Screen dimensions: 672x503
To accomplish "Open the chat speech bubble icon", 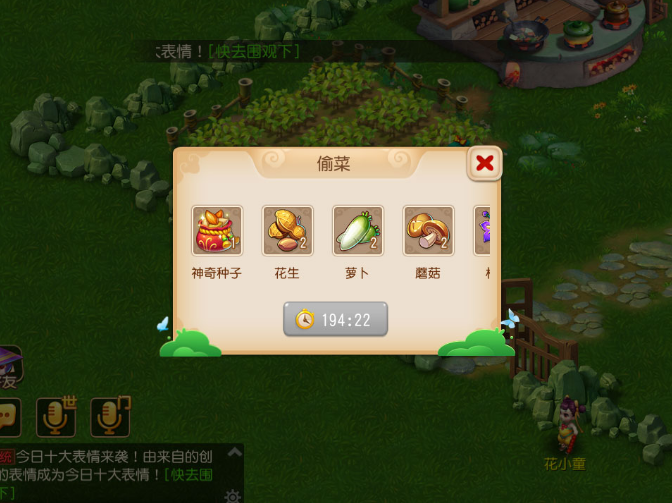I will 9,416.
